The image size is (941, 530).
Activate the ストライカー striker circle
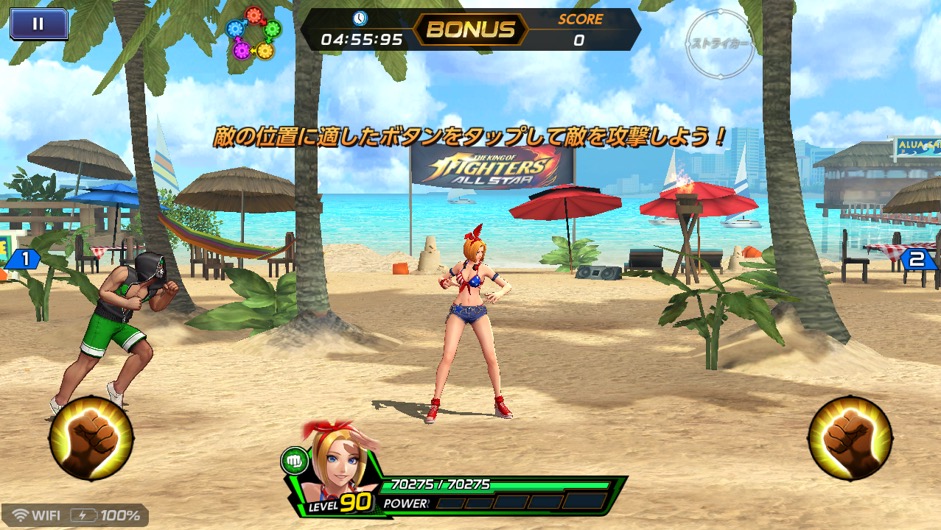719,43
